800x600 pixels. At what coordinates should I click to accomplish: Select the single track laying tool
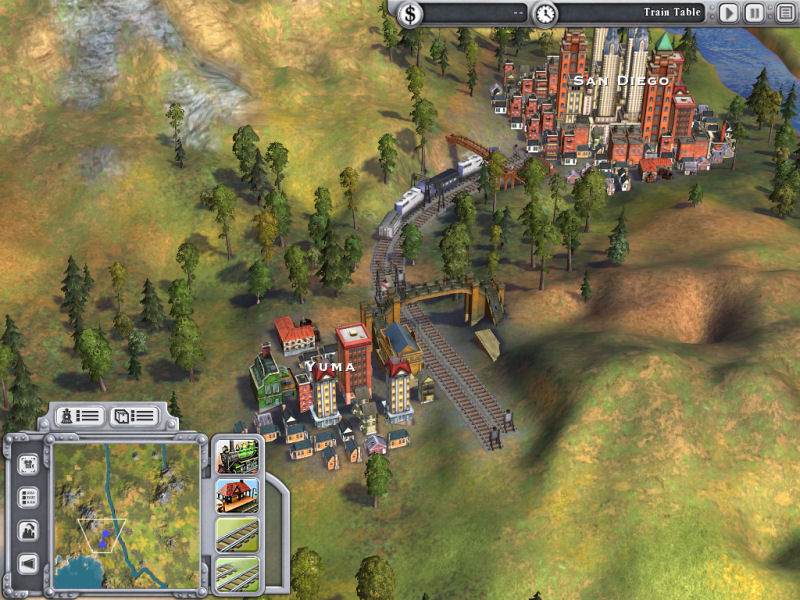[x=237, y=535]
